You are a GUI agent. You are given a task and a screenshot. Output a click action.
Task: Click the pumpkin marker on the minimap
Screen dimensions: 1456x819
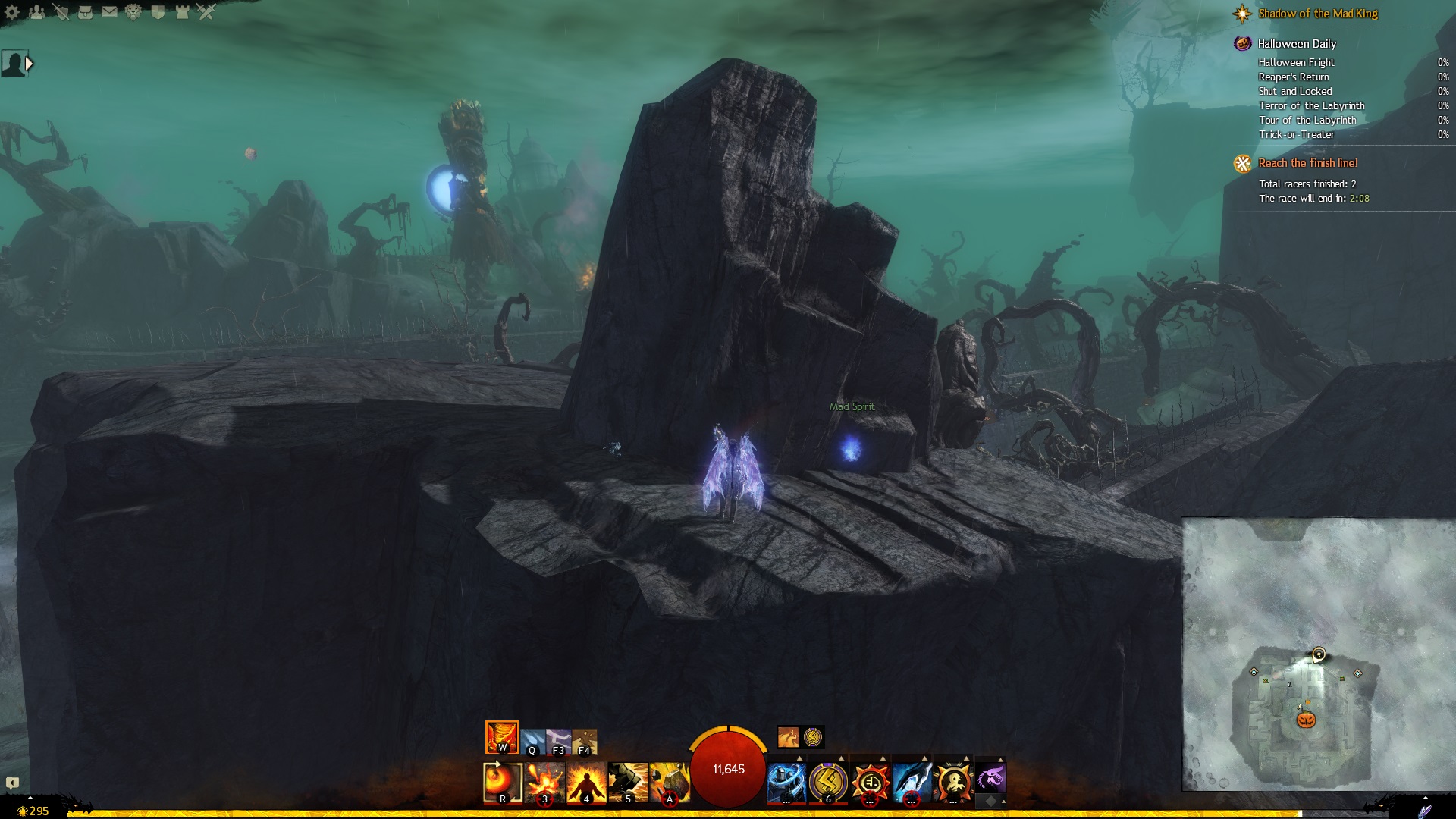click(1306, 719)
